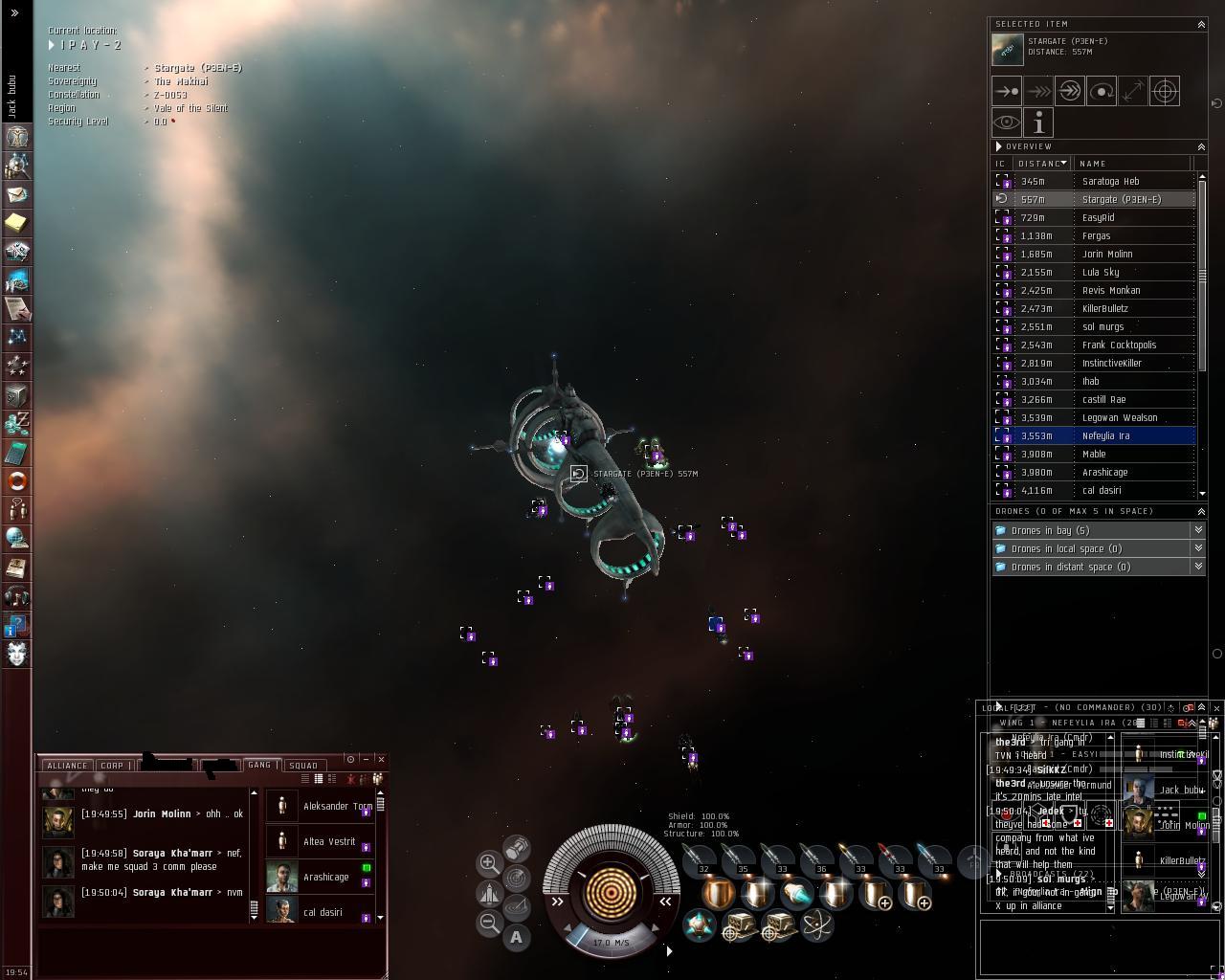Activate the Jump button in Selected Item

(x=1070, y=92)
